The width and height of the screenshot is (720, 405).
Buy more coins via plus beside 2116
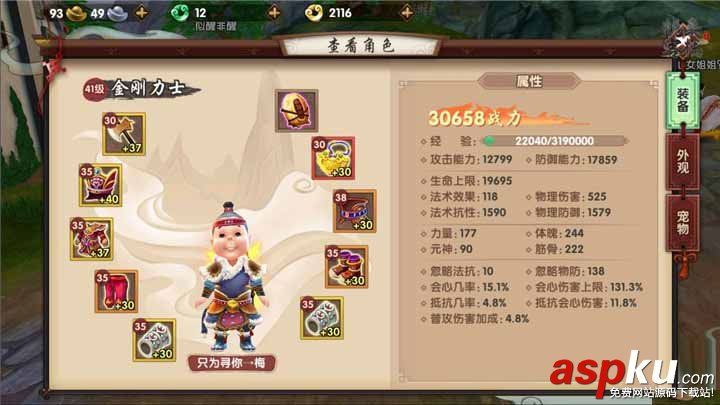pos(406,13)
